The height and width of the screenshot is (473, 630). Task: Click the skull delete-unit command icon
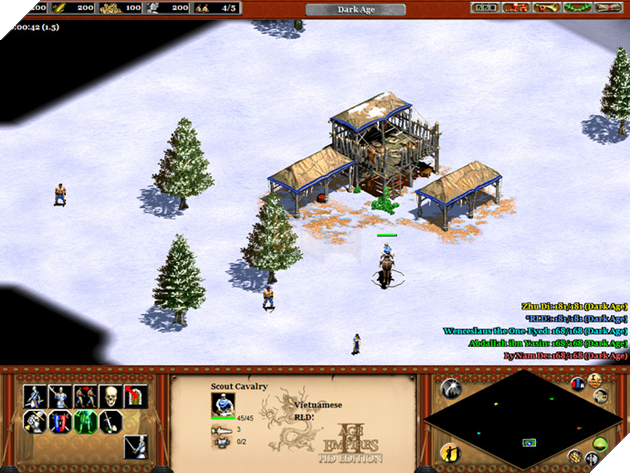tap(110, 396)
